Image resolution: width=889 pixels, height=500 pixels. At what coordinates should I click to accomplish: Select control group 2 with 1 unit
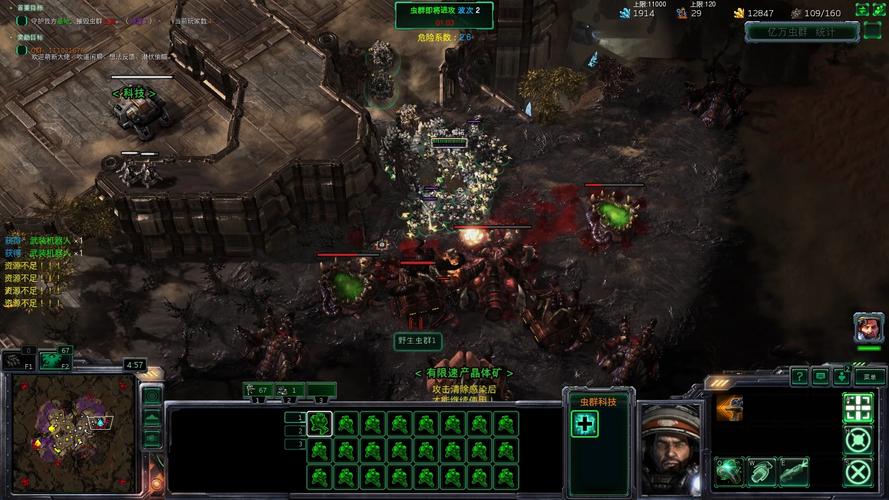point(290,390)
